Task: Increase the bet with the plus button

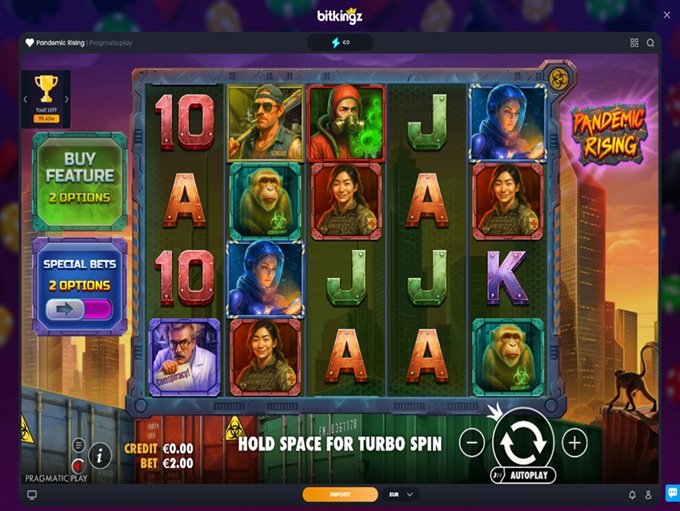Action: (x=574, y=441)
